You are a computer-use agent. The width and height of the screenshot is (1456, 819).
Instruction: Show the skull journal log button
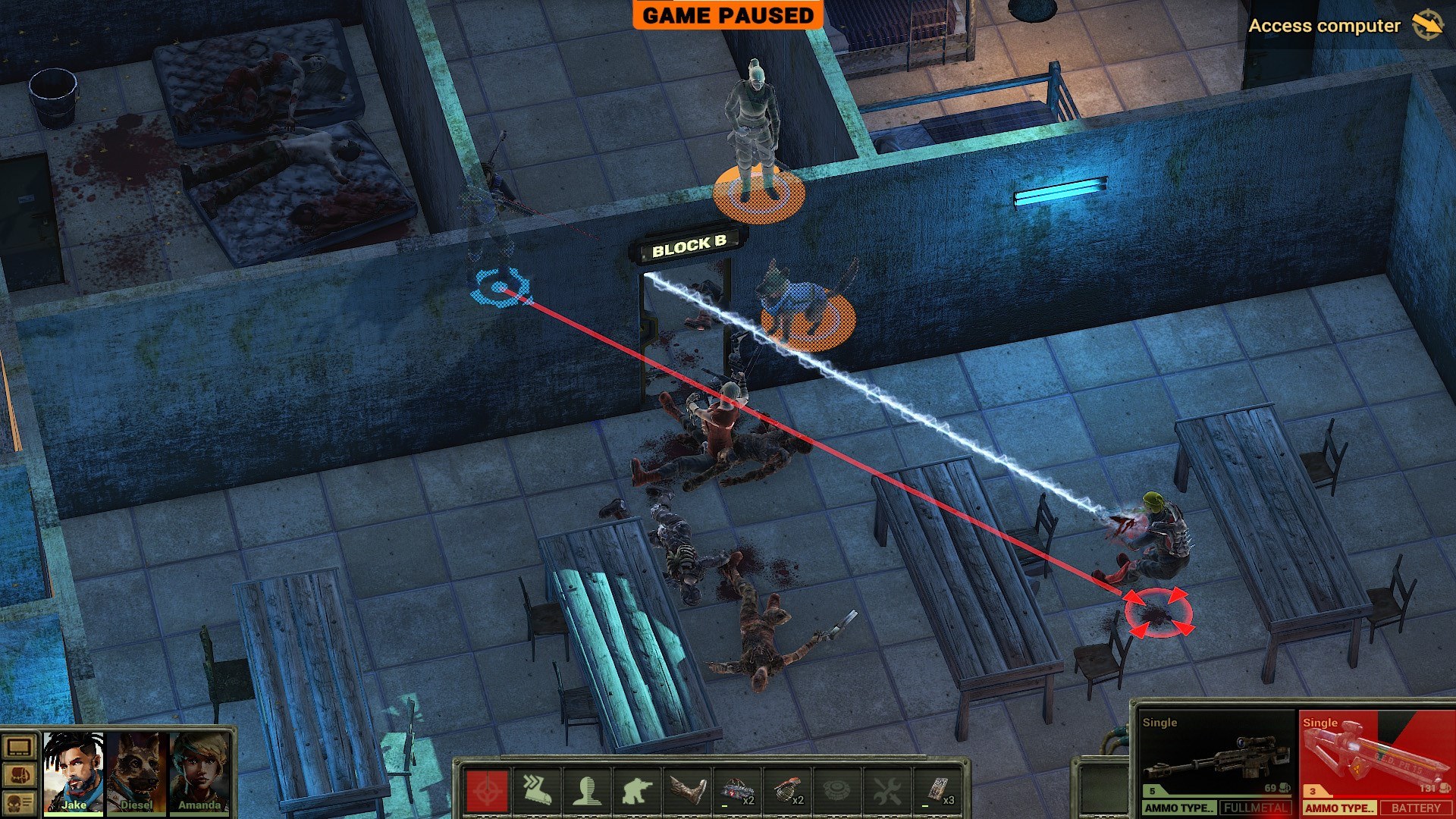pos(19,802)
